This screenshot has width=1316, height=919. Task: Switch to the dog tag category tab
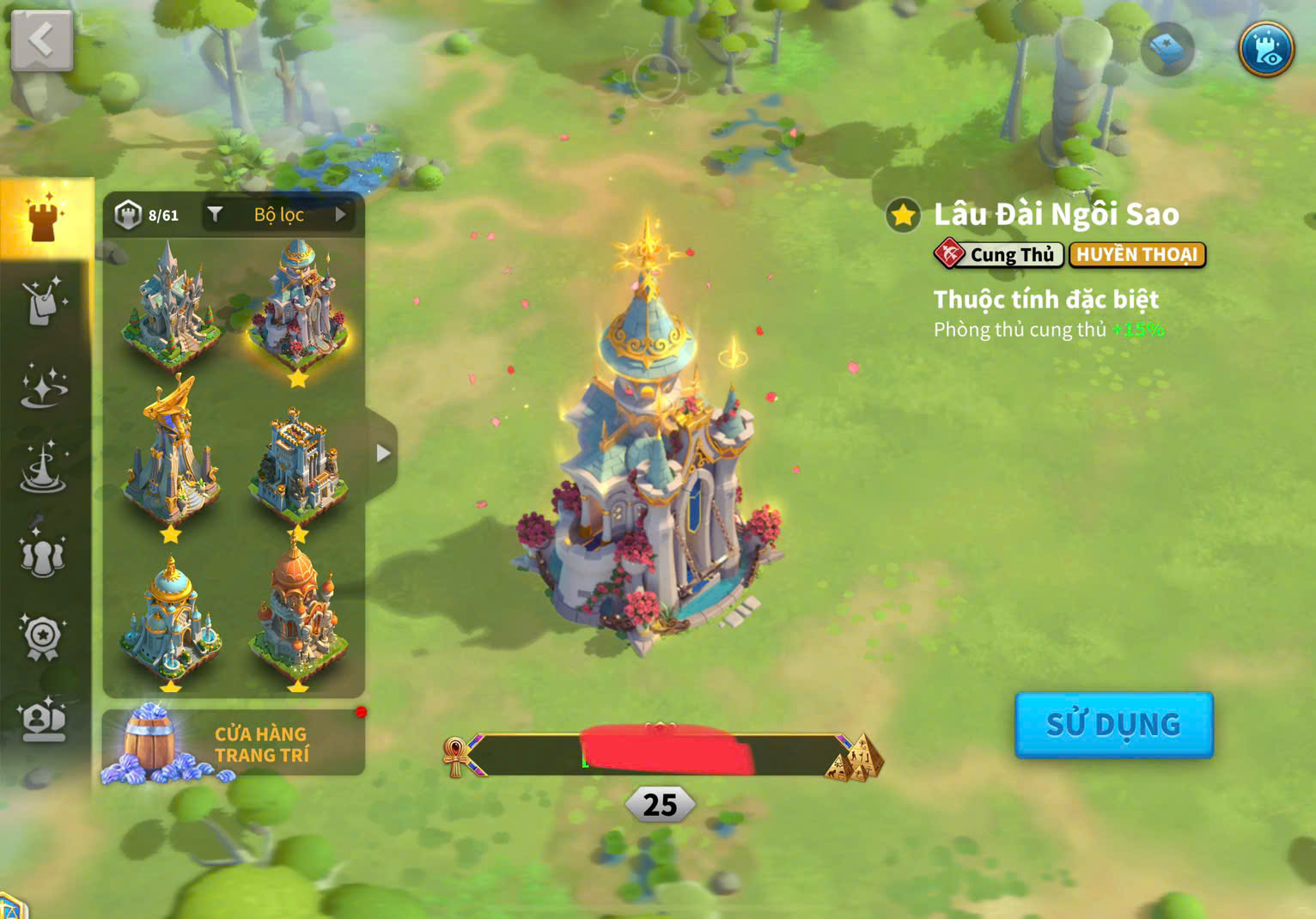pyautogui.click(x=43, y=301)
